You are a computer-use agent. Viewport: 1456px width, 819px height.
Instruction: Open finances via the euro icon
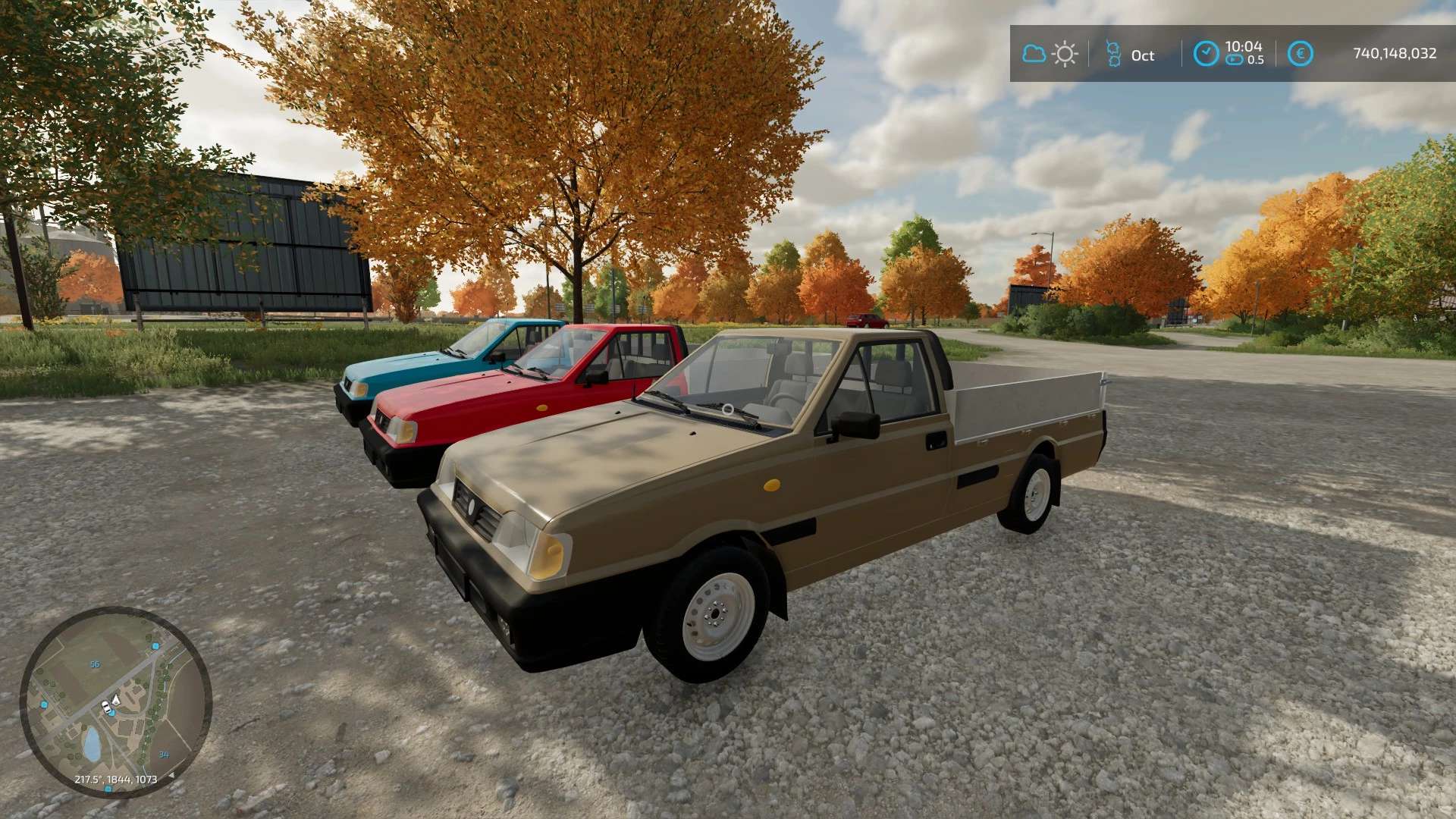click(x=1300, y=54)
